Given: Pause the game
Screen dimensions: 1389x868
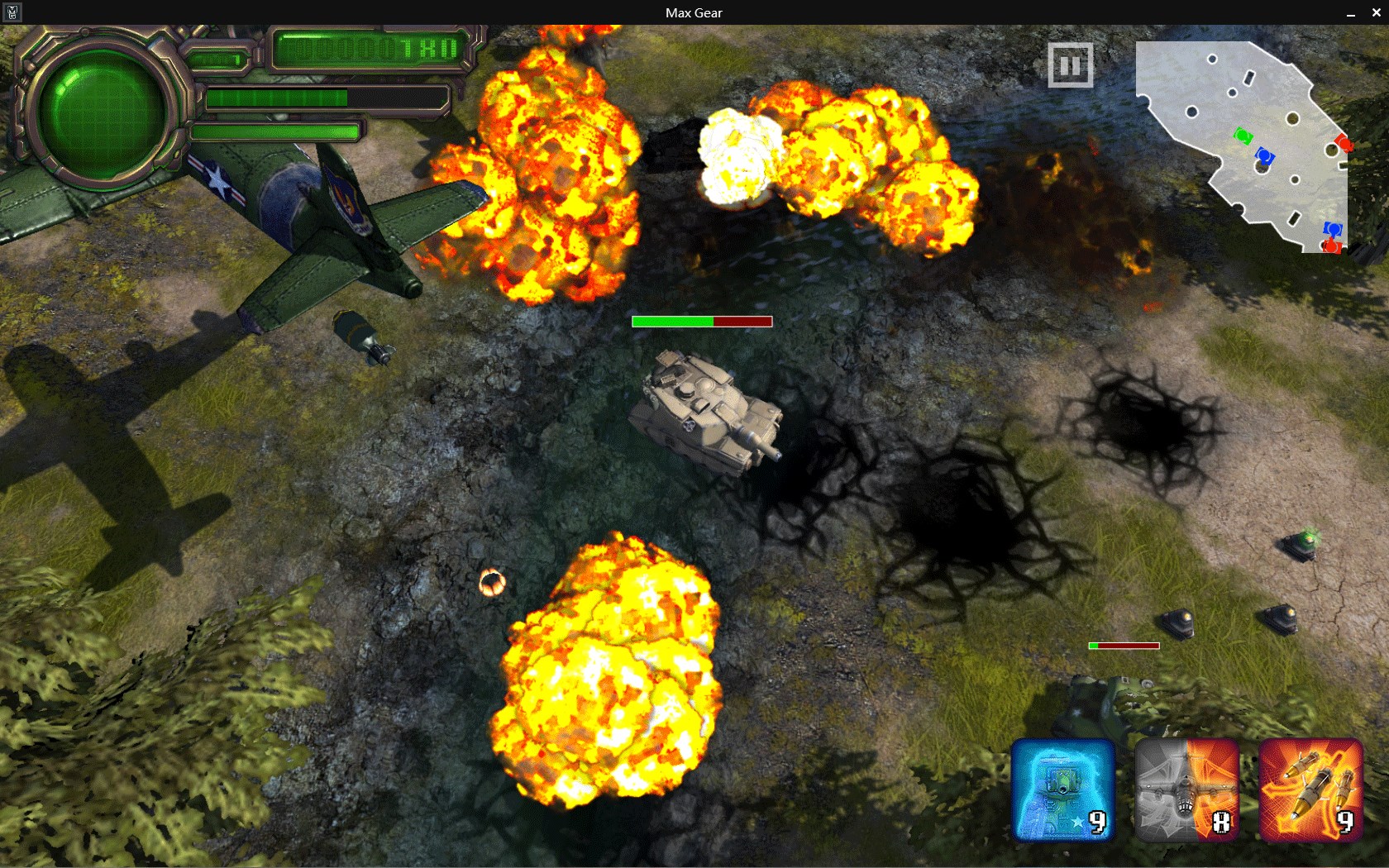Looking at the screenshot, I should click(x=1070, y=65).
